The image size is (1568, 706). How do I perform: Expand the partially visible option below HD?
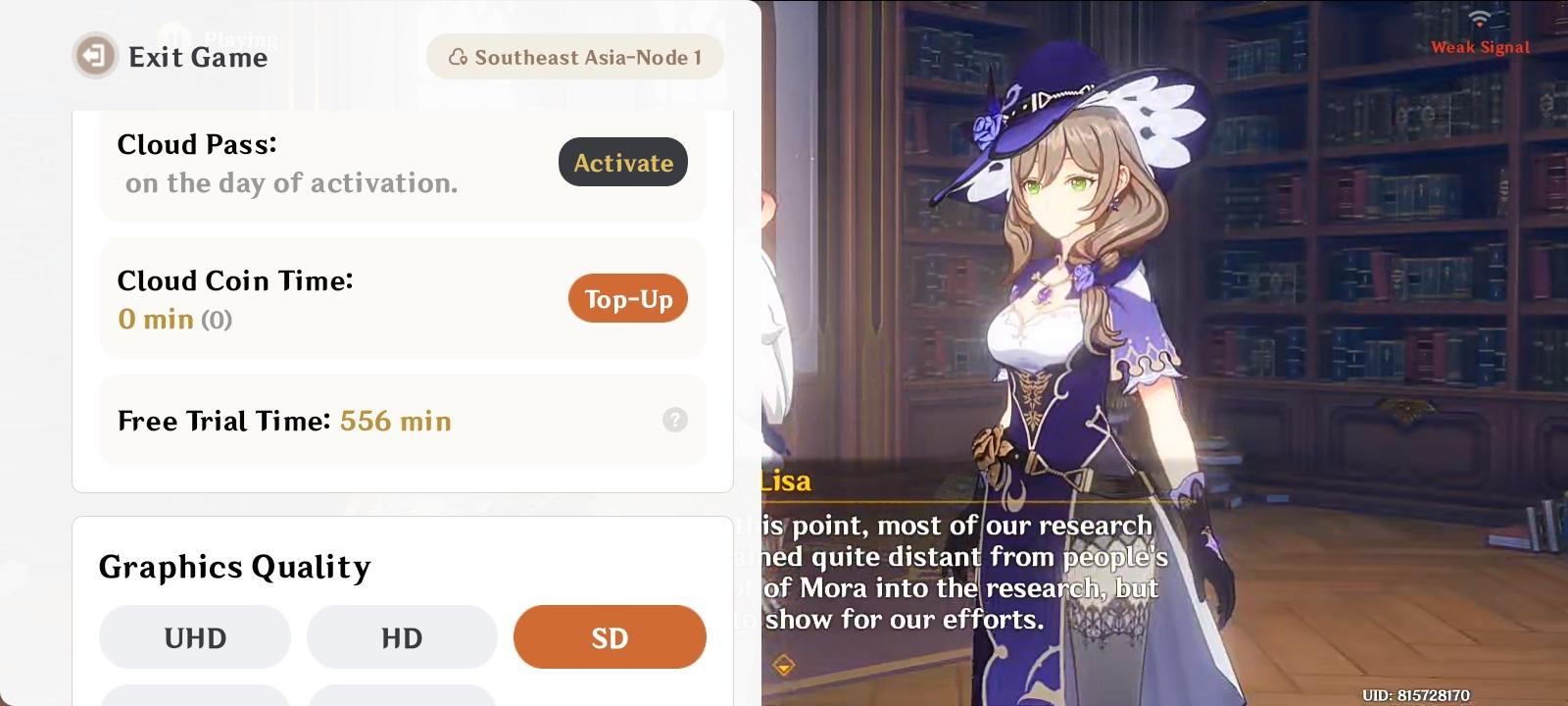point(402,698)
